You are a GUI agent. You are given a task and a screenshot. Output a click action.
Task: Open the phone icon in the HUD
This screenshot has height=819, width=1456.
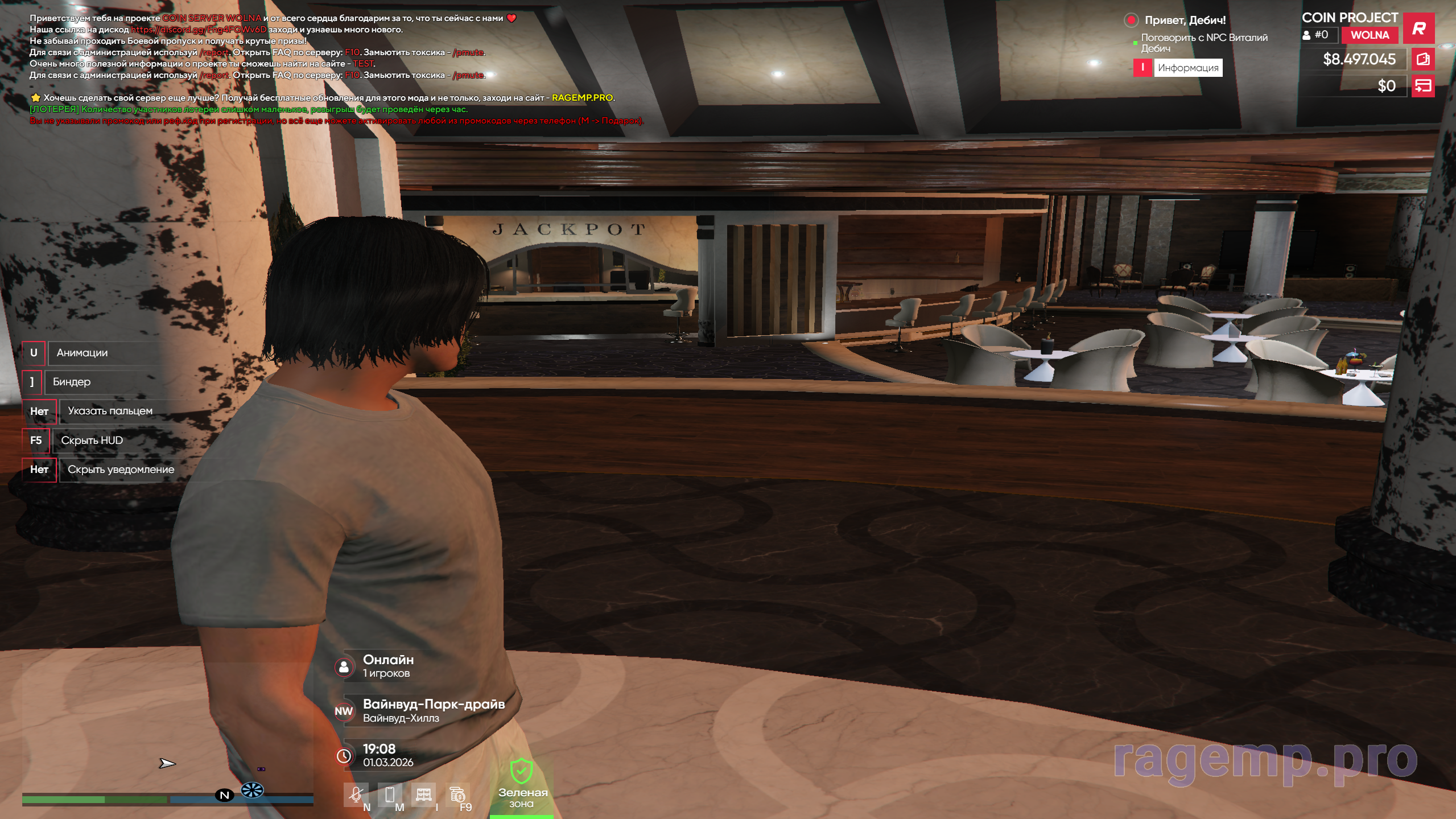click(390, 794)
